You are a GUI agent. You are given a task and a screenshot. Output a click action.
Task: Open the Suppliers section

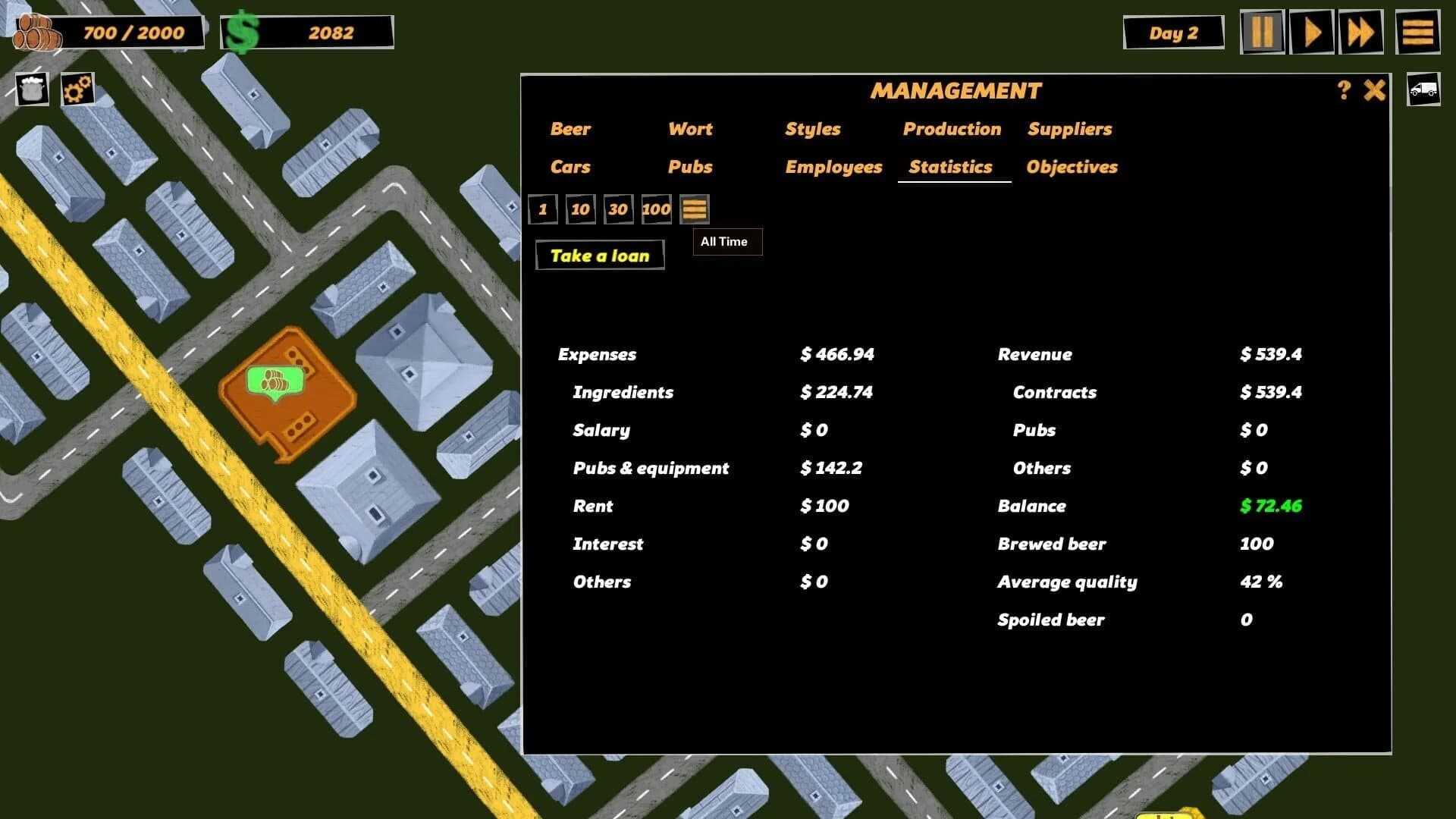pyautogui.click(x=1070, y=129)
